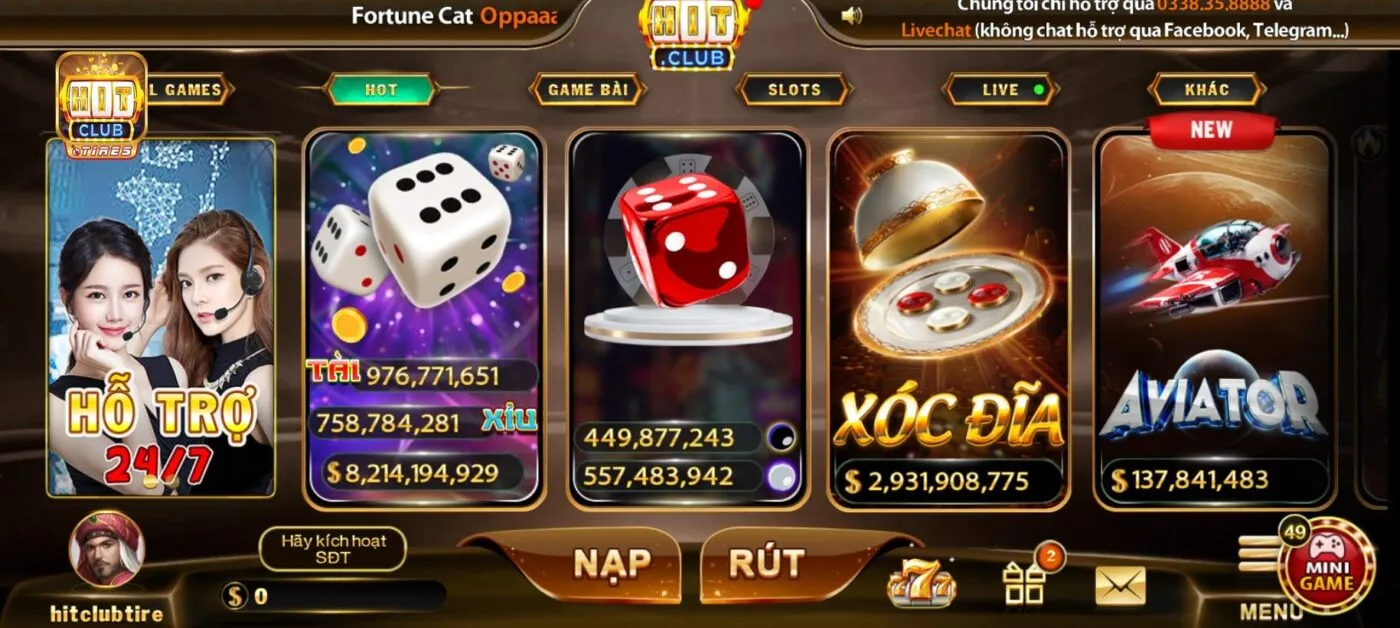Check the mail envelope icon
The height and width of the screenshot is (628, 1400).
[x=1120, y=586]
